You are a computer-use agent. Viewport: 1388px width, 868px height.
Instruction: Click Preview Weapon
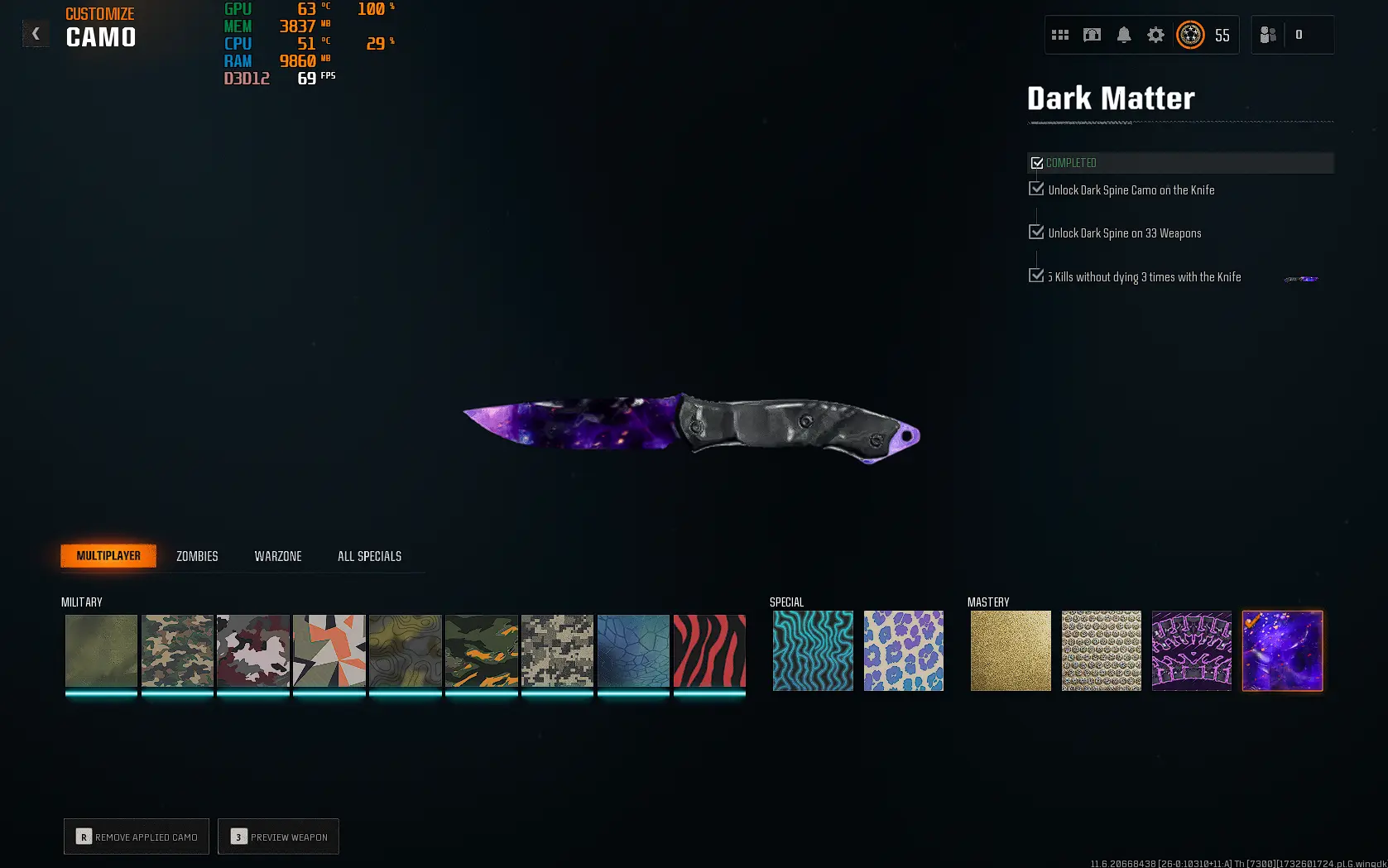point(278,837)
